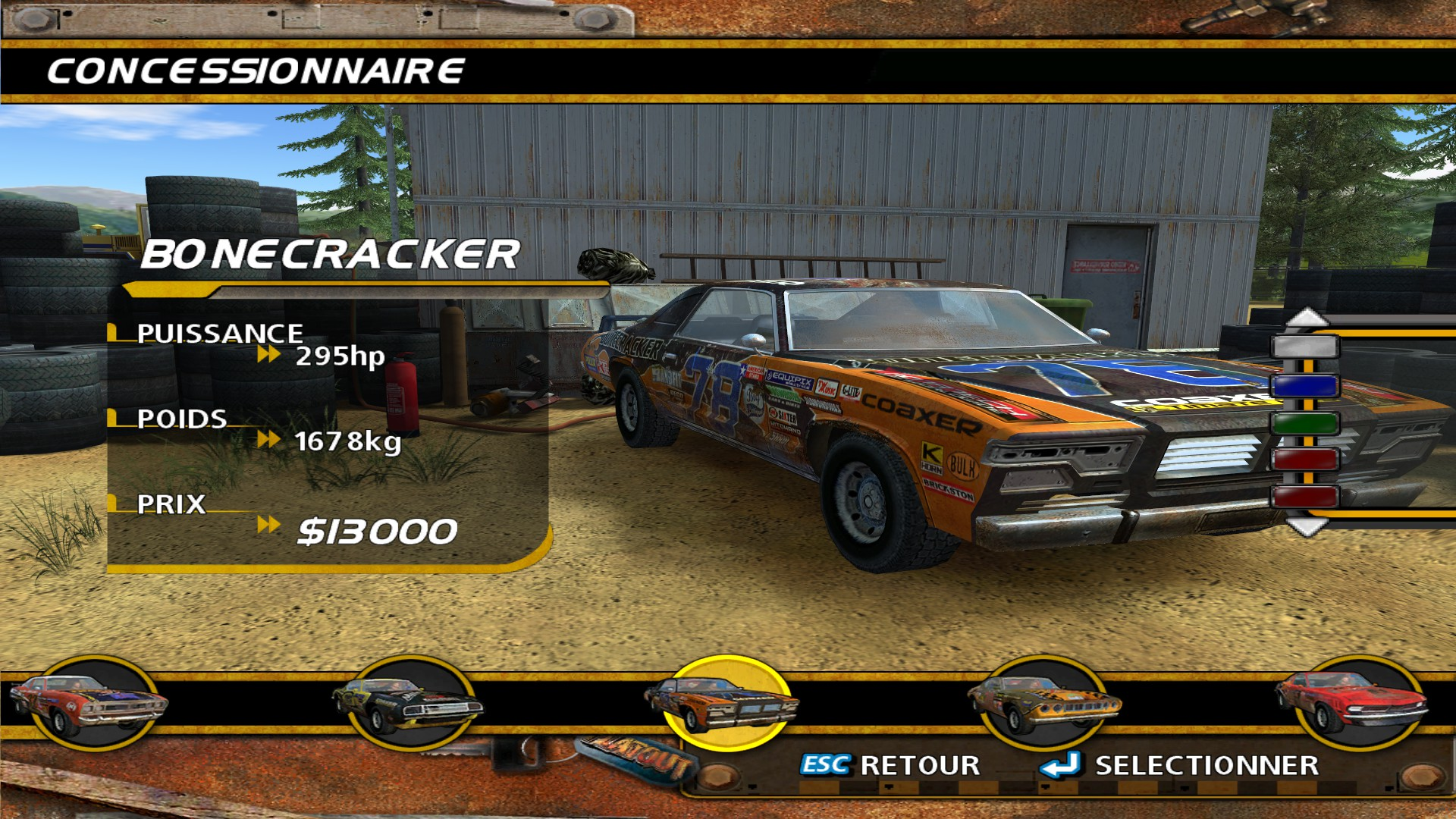The height and width of the screenshot is (819, 1456).
Task: Choose the highlighted orange Bonecracker thumbnail
Action: pos(726,702)
